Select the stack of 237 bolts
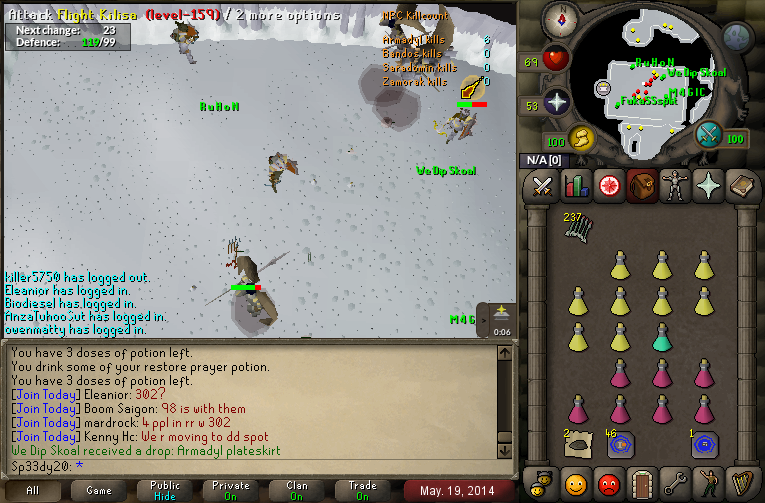 (x=576, y=228)
